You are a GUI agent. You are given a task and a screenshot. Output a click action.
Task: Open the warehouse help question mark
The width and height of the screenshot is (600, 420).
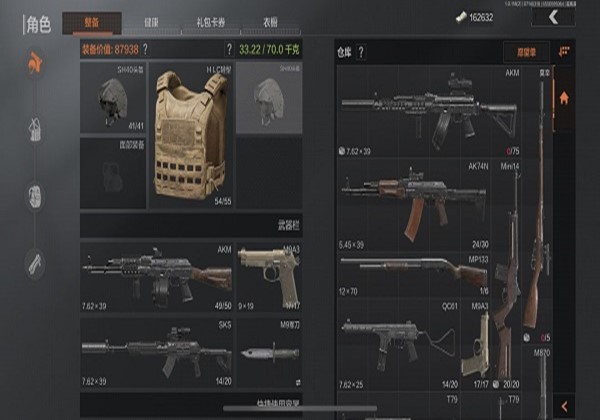[x=361, y=51]
